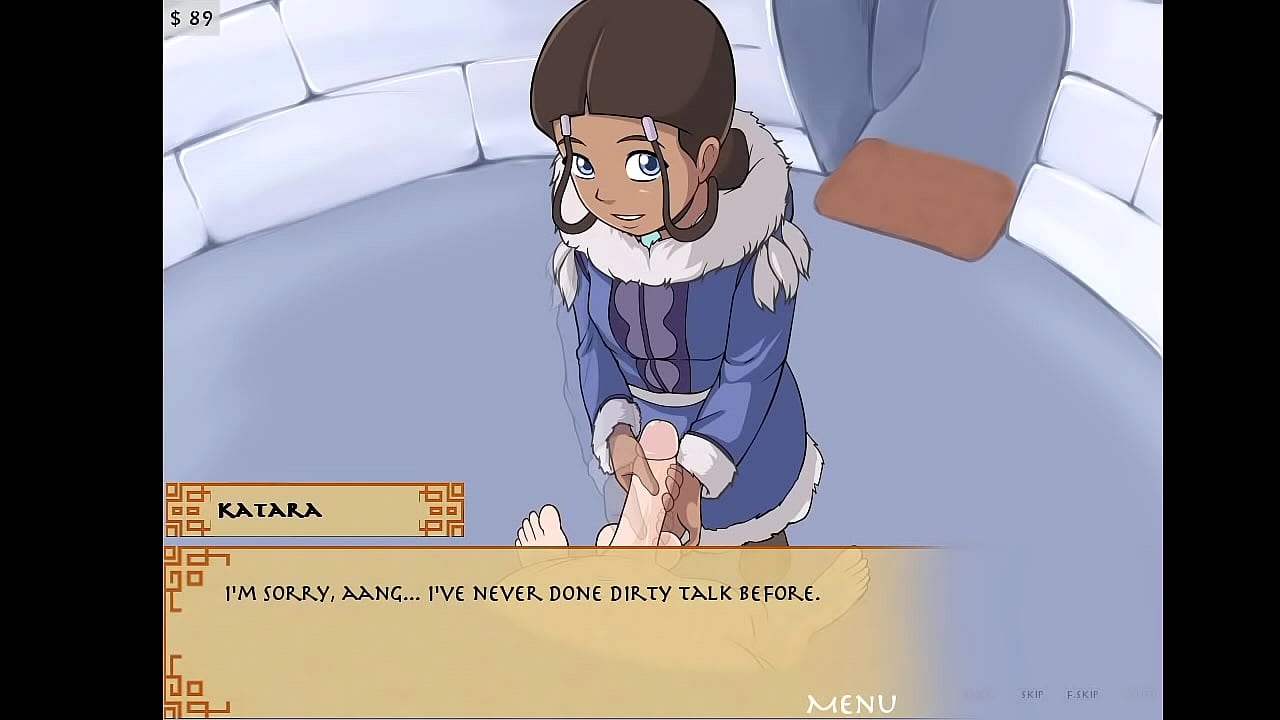
Task: Open the game MENU
Action: pyautogui.click(x=852, y=700)
